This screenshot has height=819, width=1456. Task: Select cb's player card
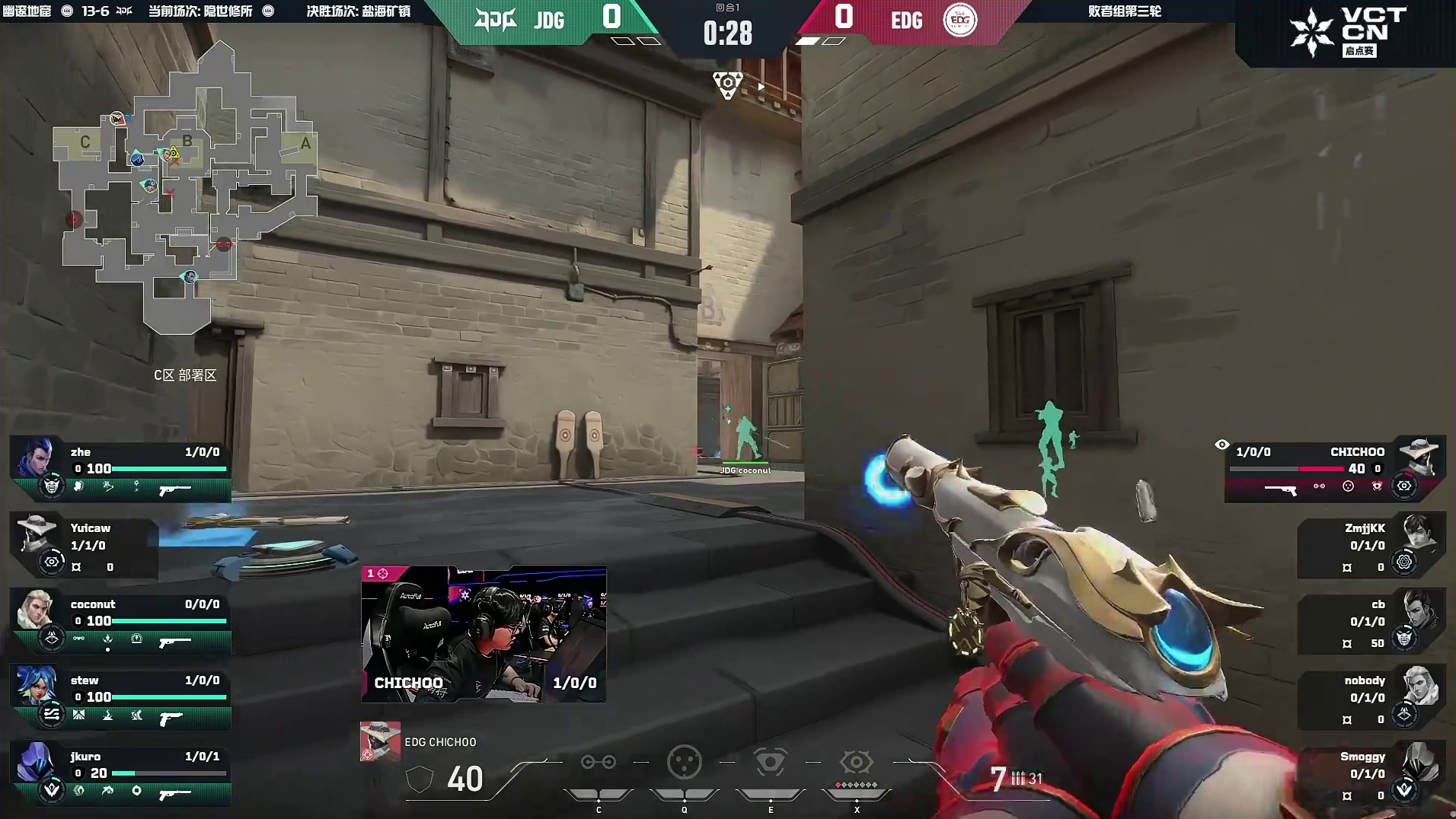(1371, 622)
